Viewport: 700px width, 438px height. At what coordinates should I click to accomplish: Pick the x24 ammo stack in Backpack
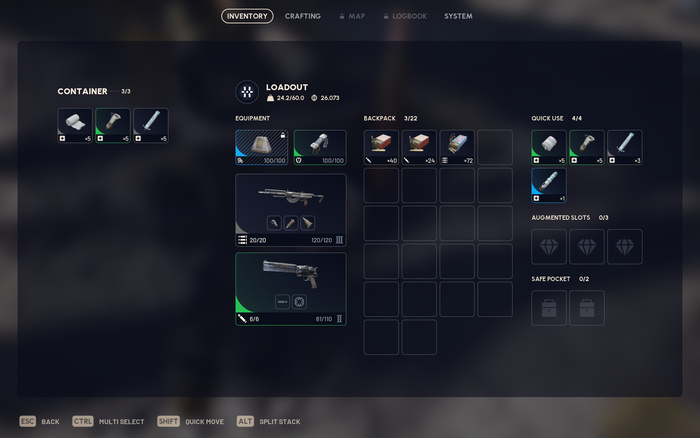(x=419, y=147)
